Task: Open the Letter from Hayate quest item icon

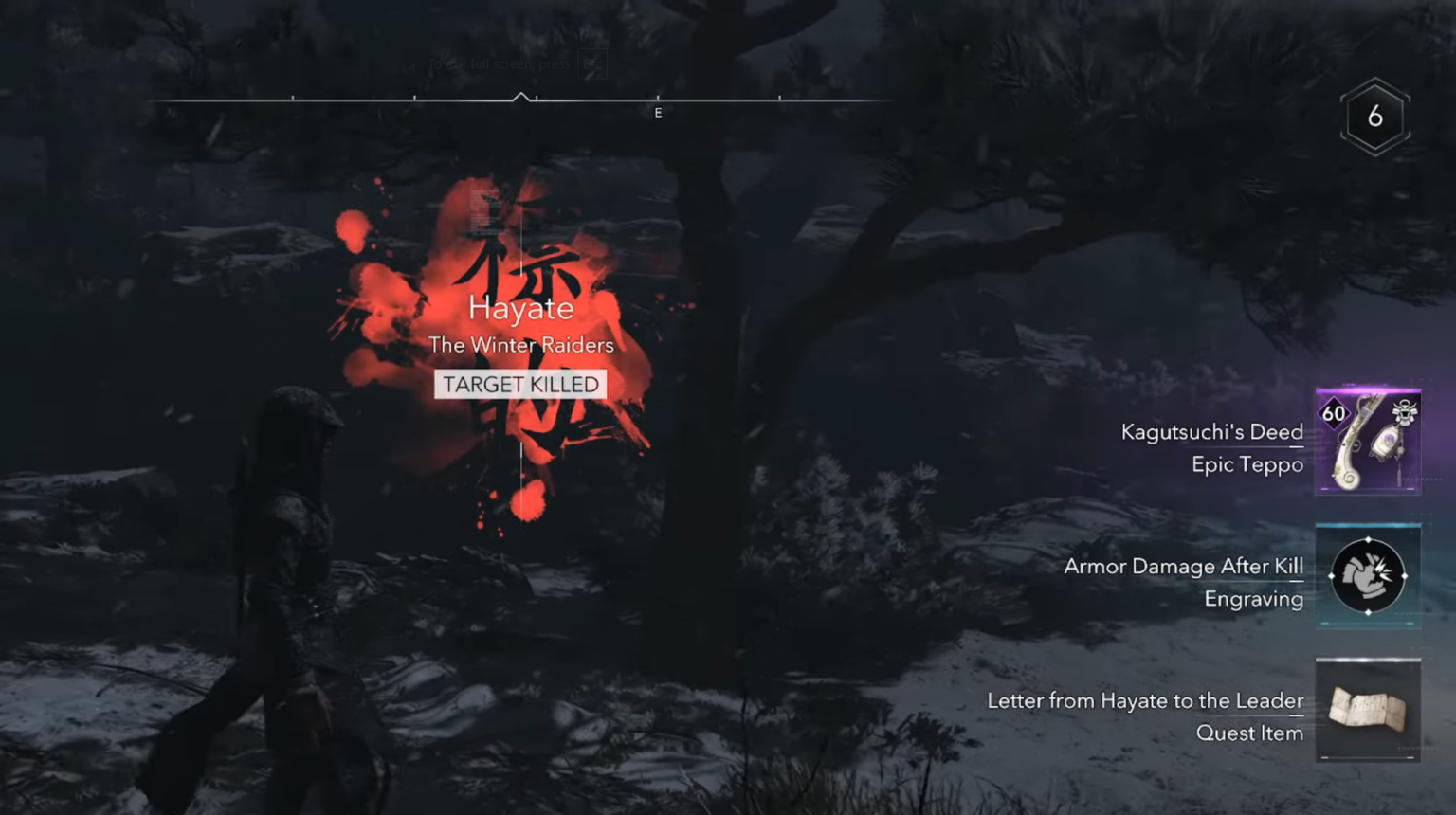Action: pos(1368,709)
